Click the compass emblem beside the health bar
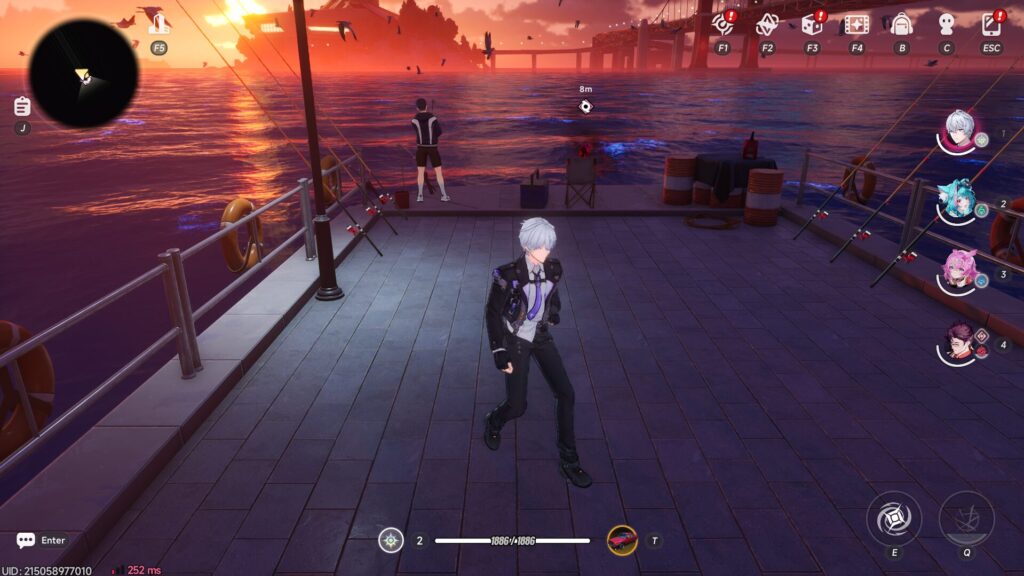This screenshot has width=1024, height=576. tap(391, 540)
